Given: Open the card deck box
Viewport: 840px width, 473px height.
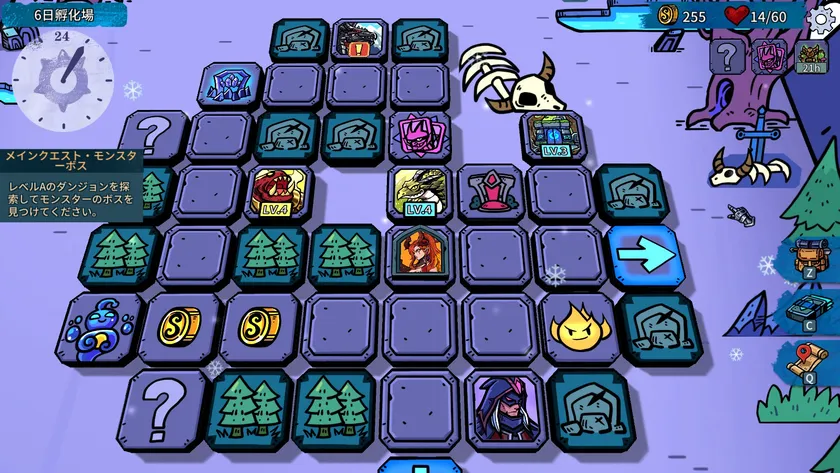Looking at the screenshot, I should tap(809, 307).
